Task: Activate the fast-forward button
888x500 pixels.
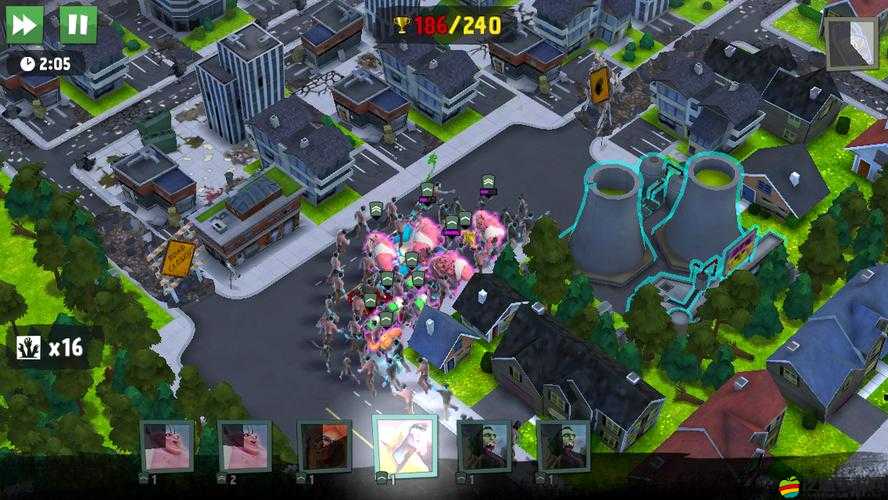Action: point(25,24)
